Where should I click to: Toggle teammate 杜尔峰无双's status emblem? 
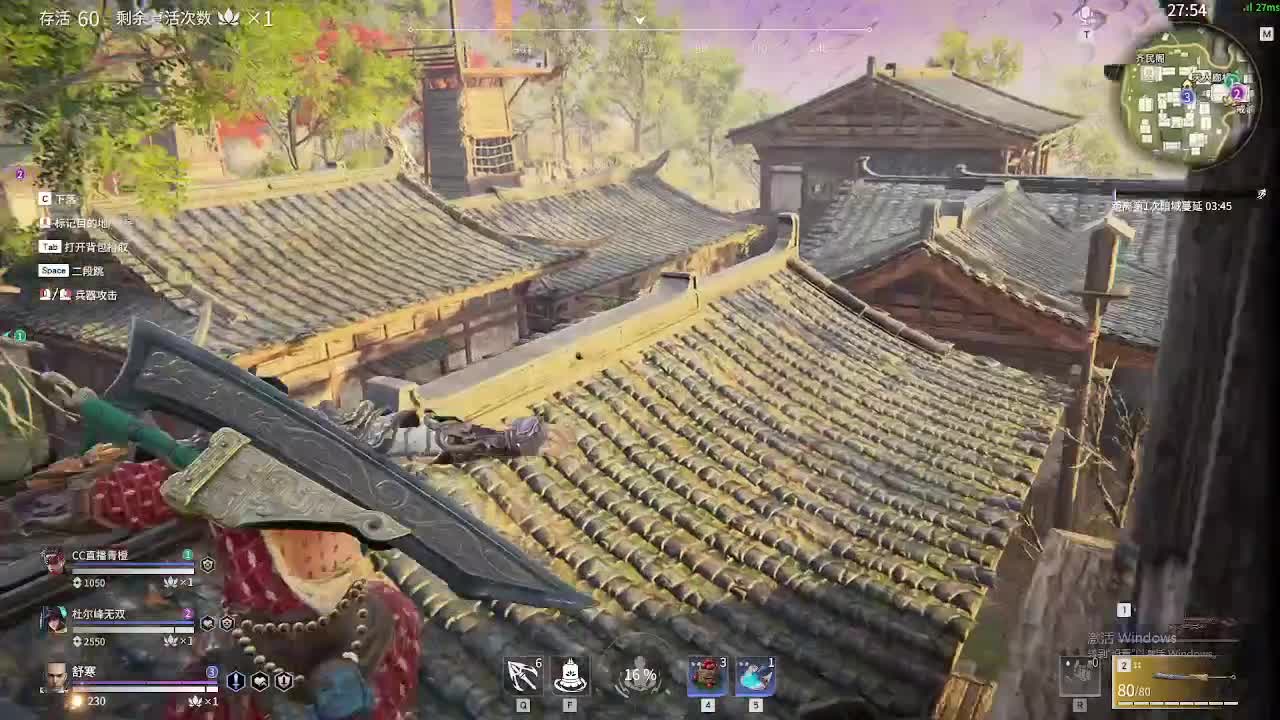[207, 624]
